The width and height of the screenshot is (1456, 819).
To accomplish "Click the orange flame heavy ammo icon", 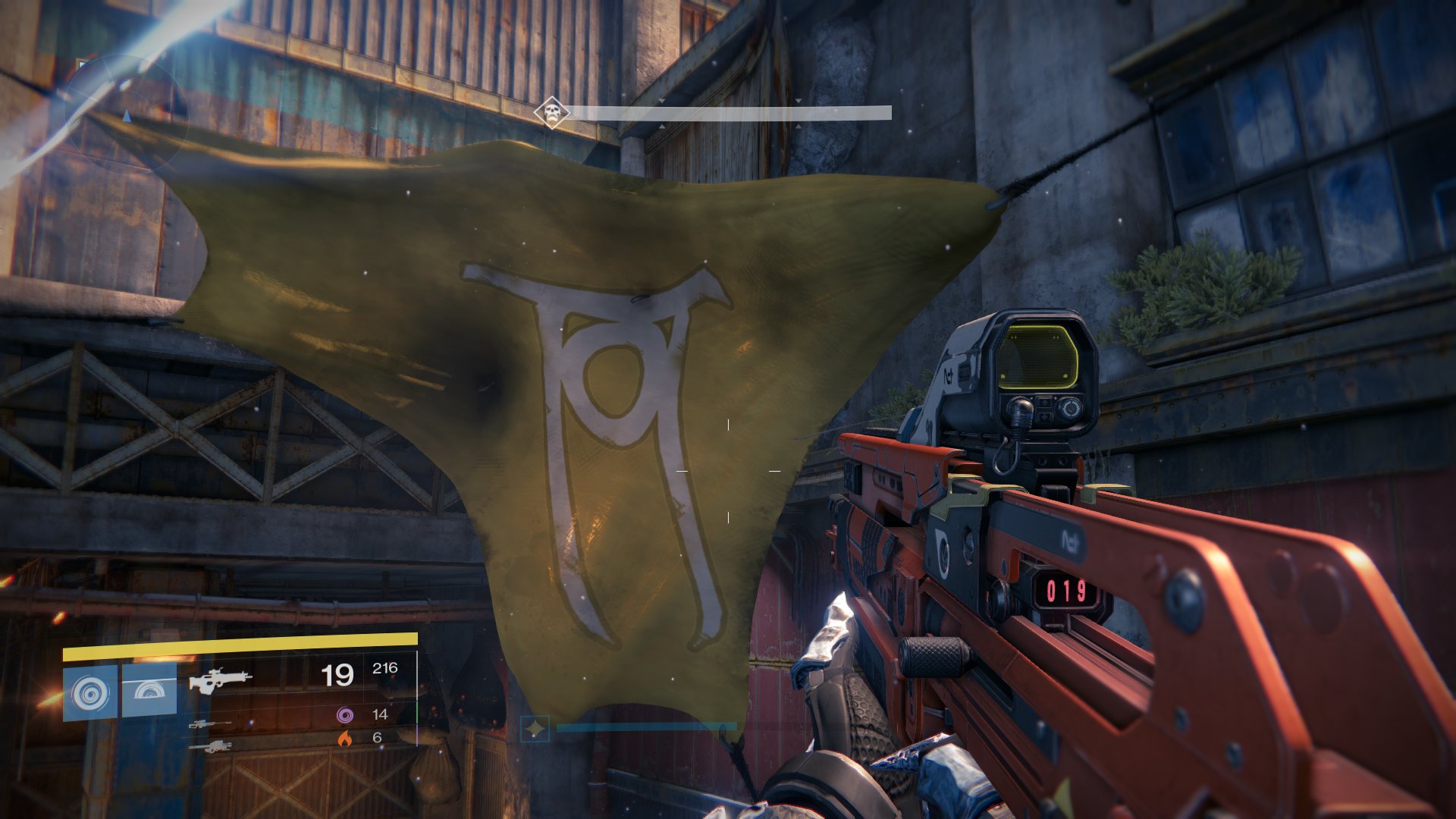I will (x=347, y=739).
